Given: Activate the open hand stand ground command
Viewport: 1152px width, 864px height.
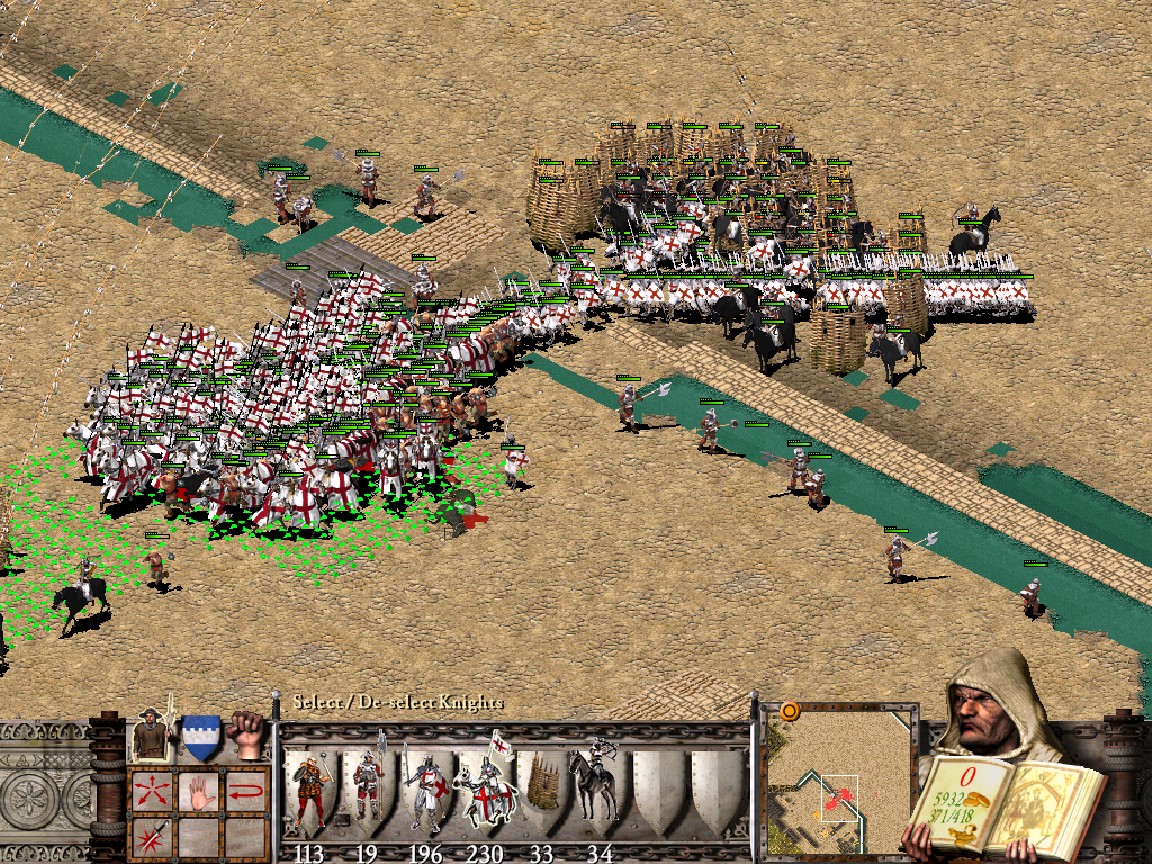Looking at the screenshot, I should (198, 793).
